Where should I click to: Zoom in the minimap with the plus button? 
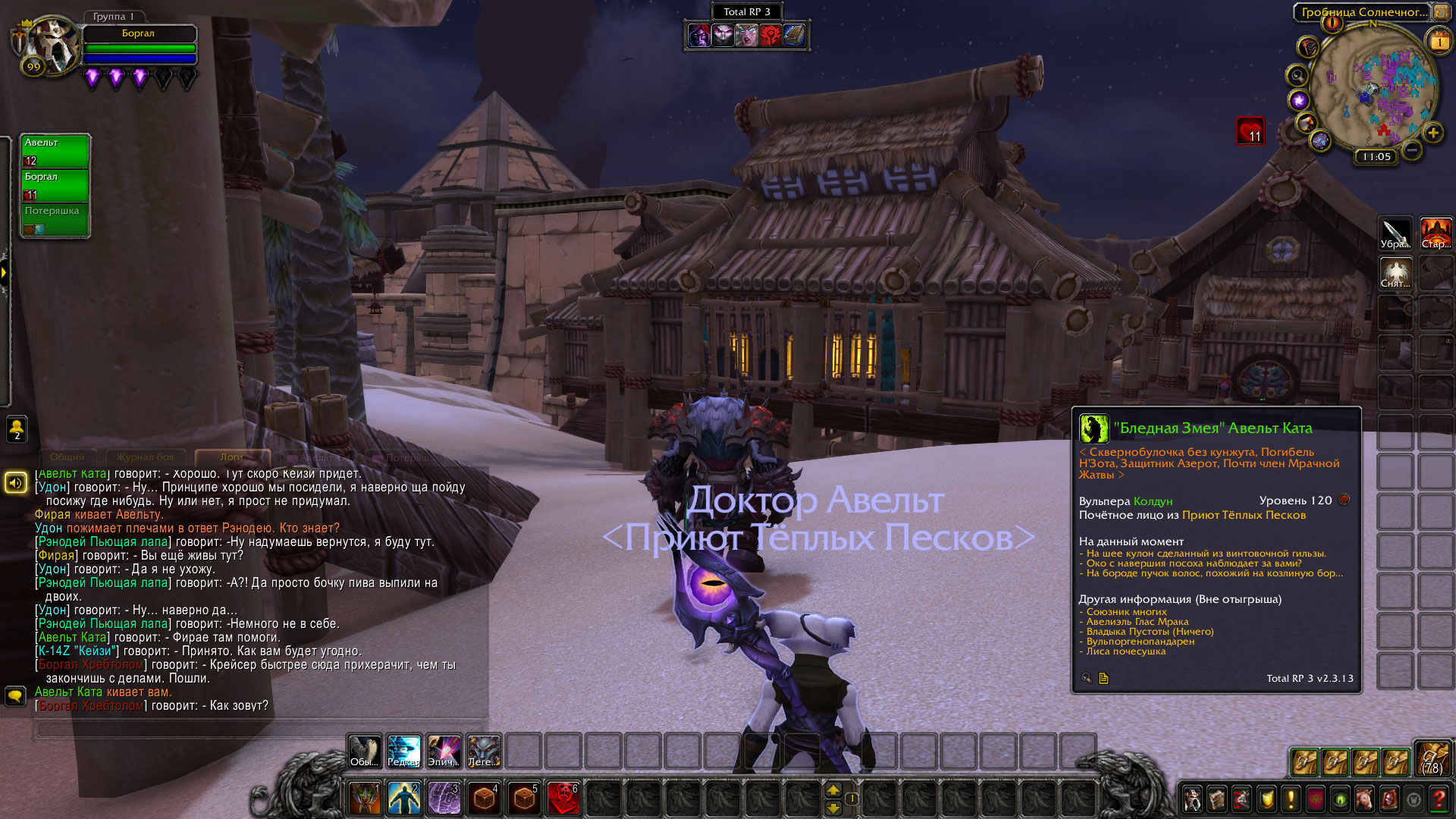click(1432, 133)
